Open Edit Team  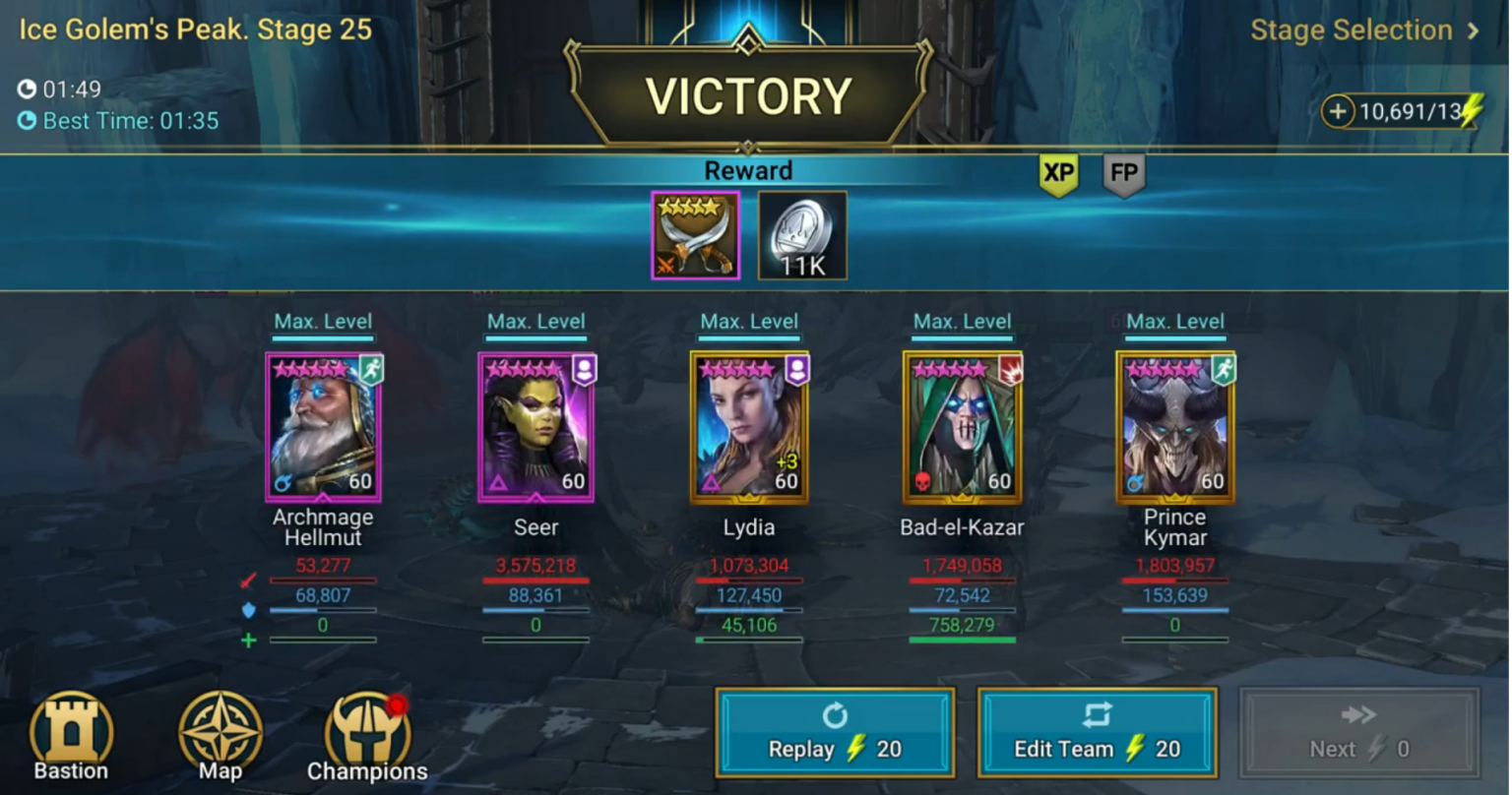pos(1099,733)
